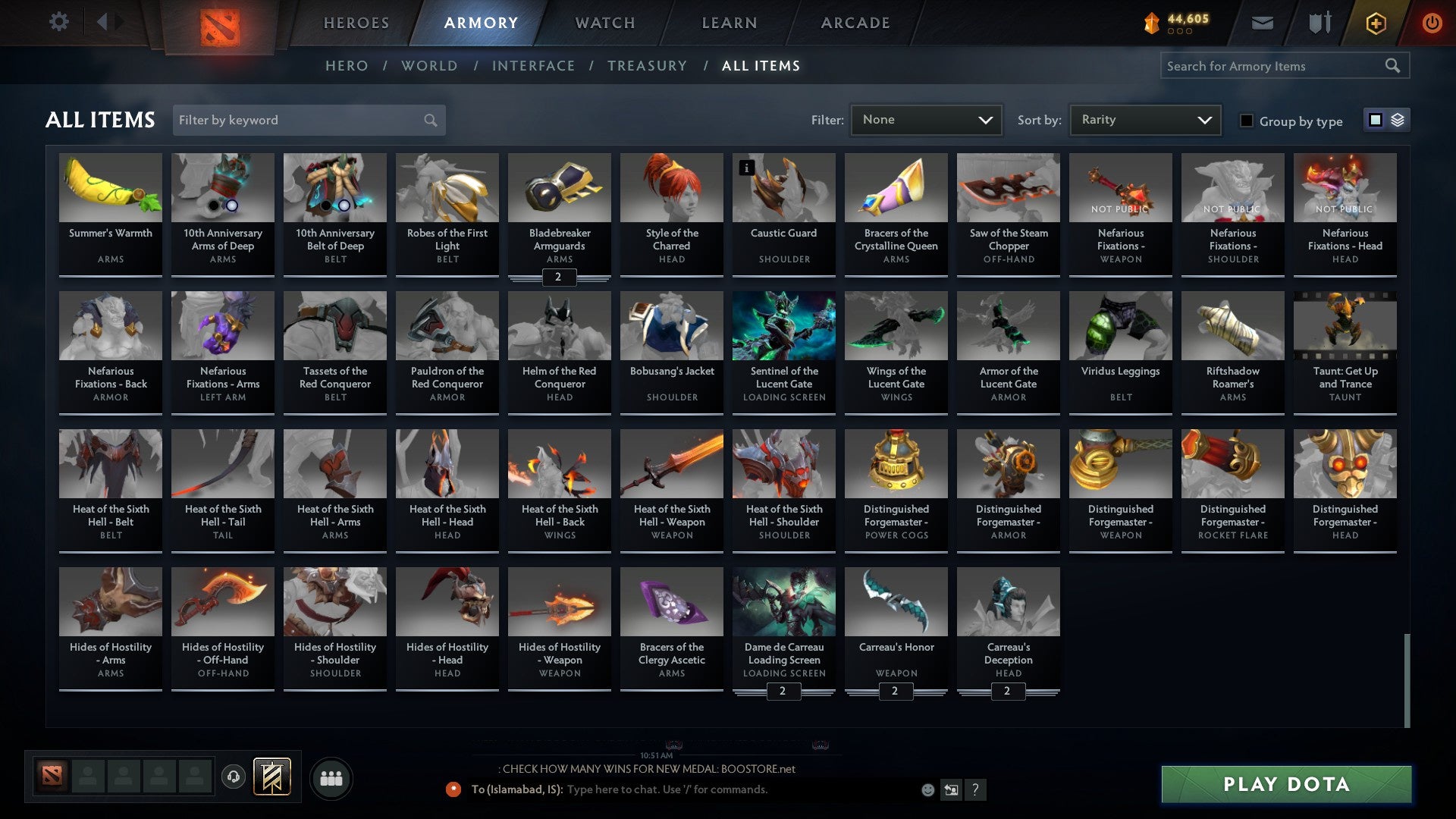Switch to the TREASURY tab

point(648,66)
